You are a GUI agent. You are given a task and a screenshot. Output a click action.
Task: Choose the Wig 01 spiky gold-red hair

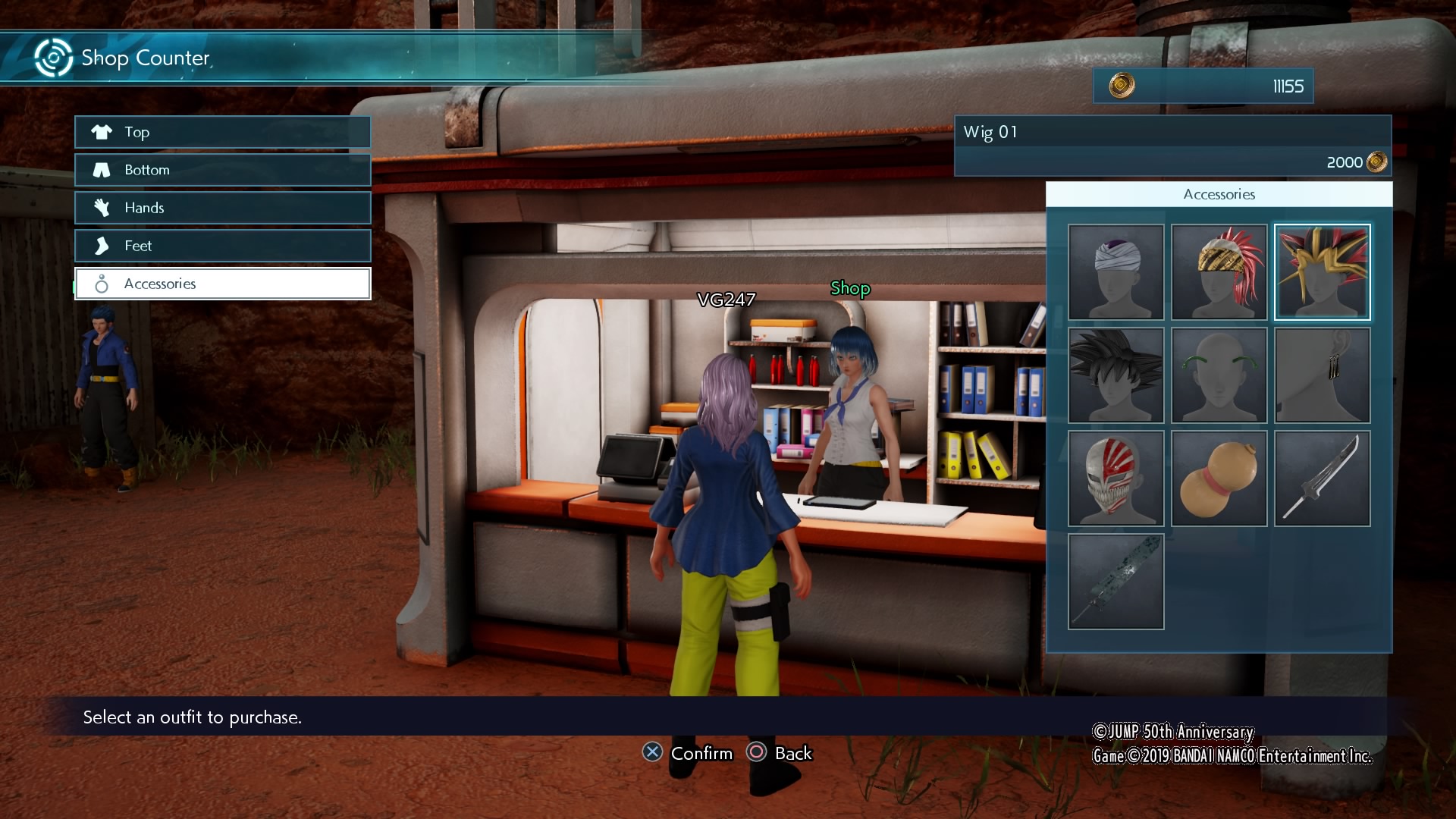click(1322, 272)
